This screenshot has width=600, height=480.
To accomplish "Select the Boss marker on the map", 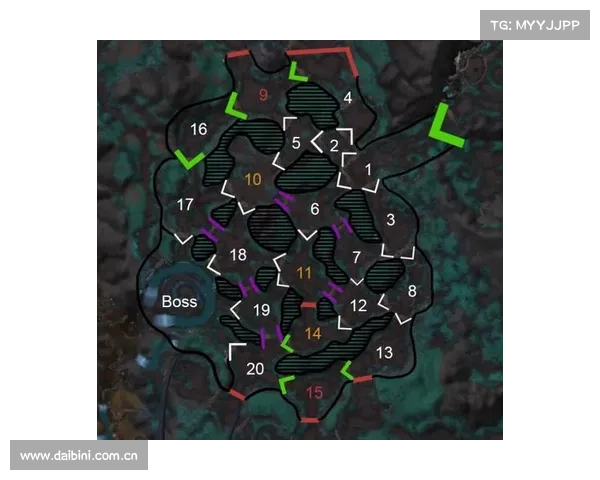I will (180, 301).
